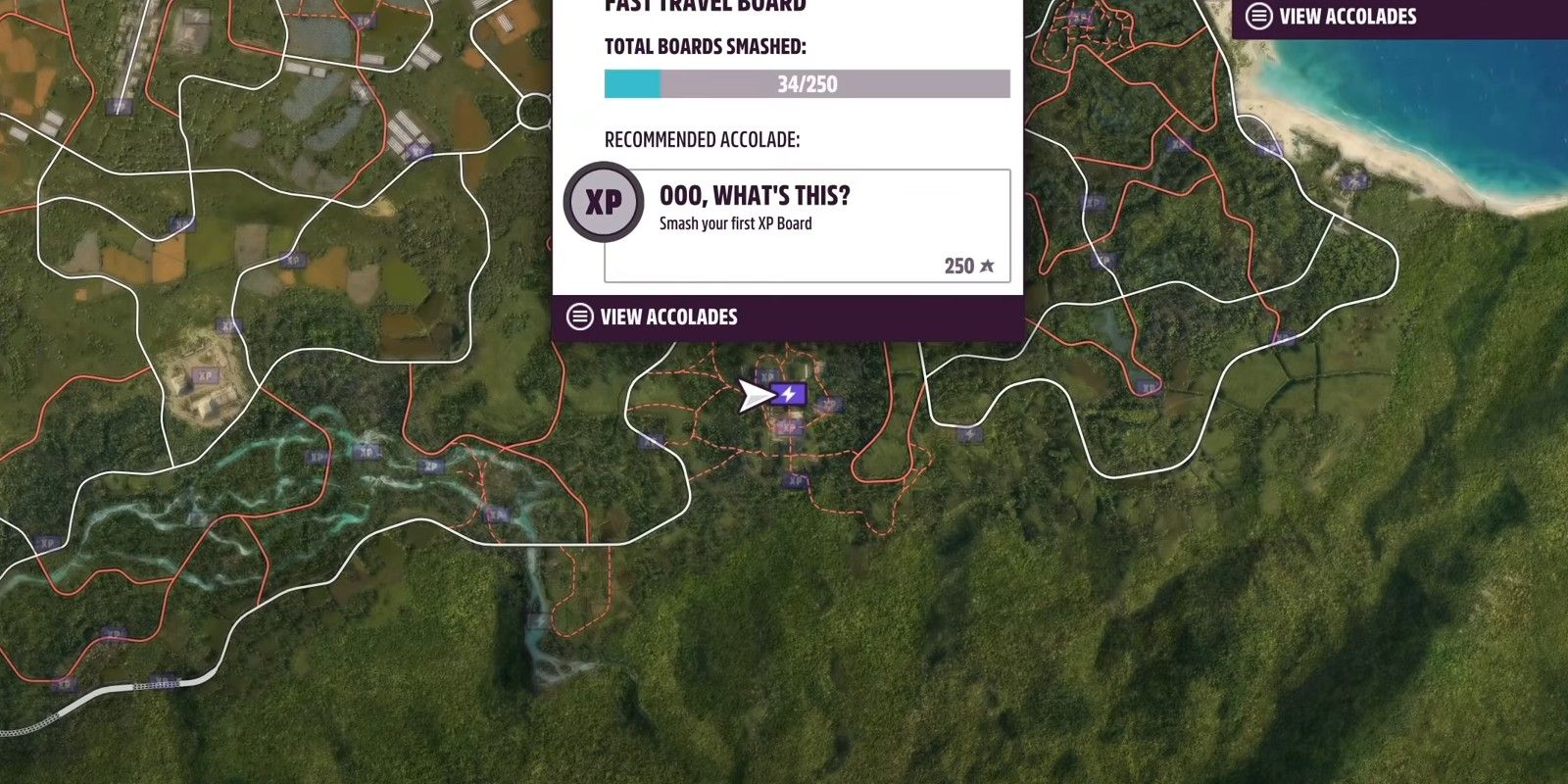The width and height of the screenshot is (1568, 784).
Task: Click the XP board by the dry riverbed in the south
Action: pos(537,620)
